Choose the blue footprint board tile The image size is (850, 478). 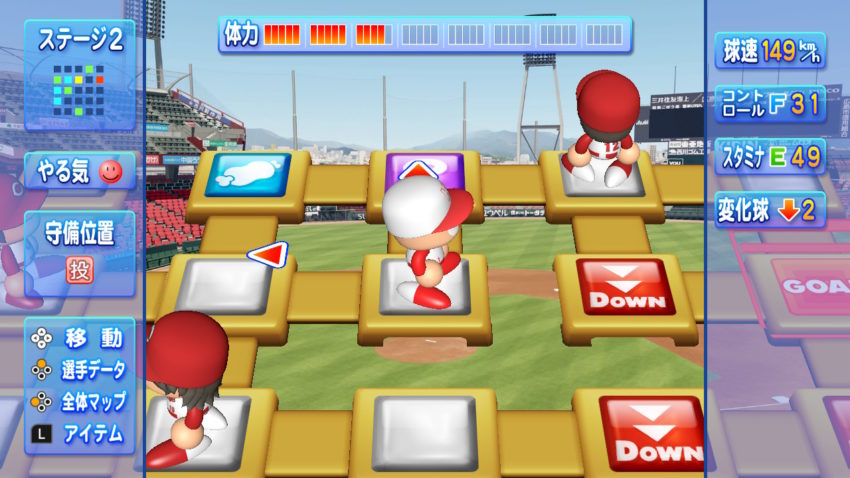click(x=247, y=174)
